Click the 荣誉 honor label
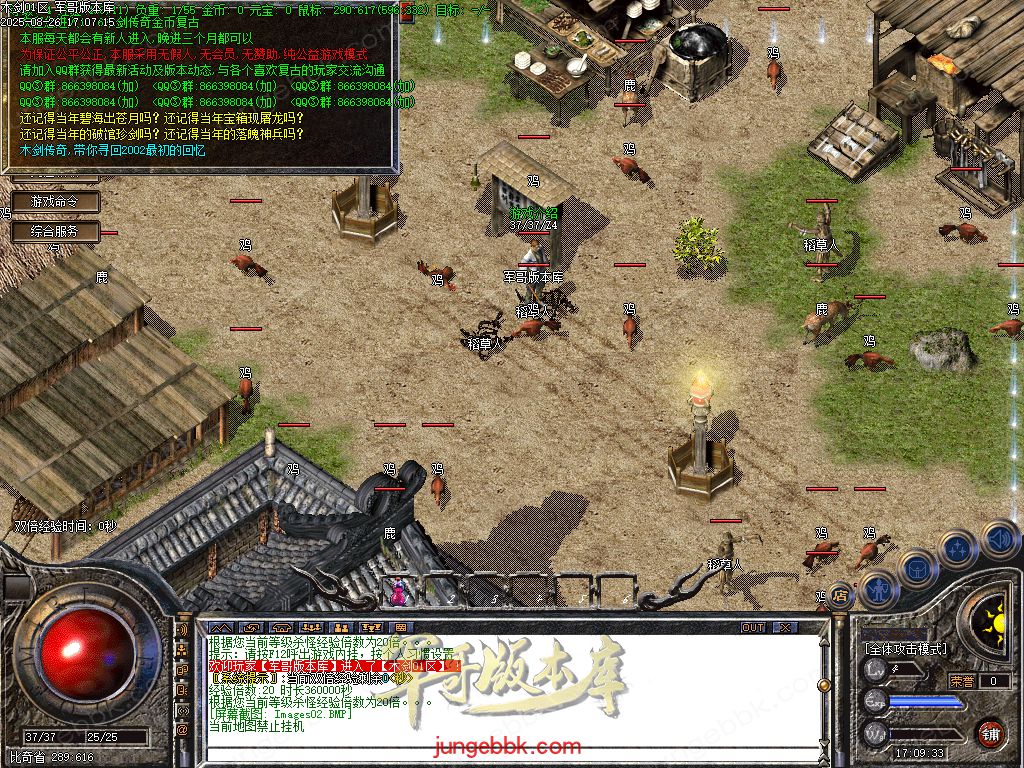 (962, 681)
